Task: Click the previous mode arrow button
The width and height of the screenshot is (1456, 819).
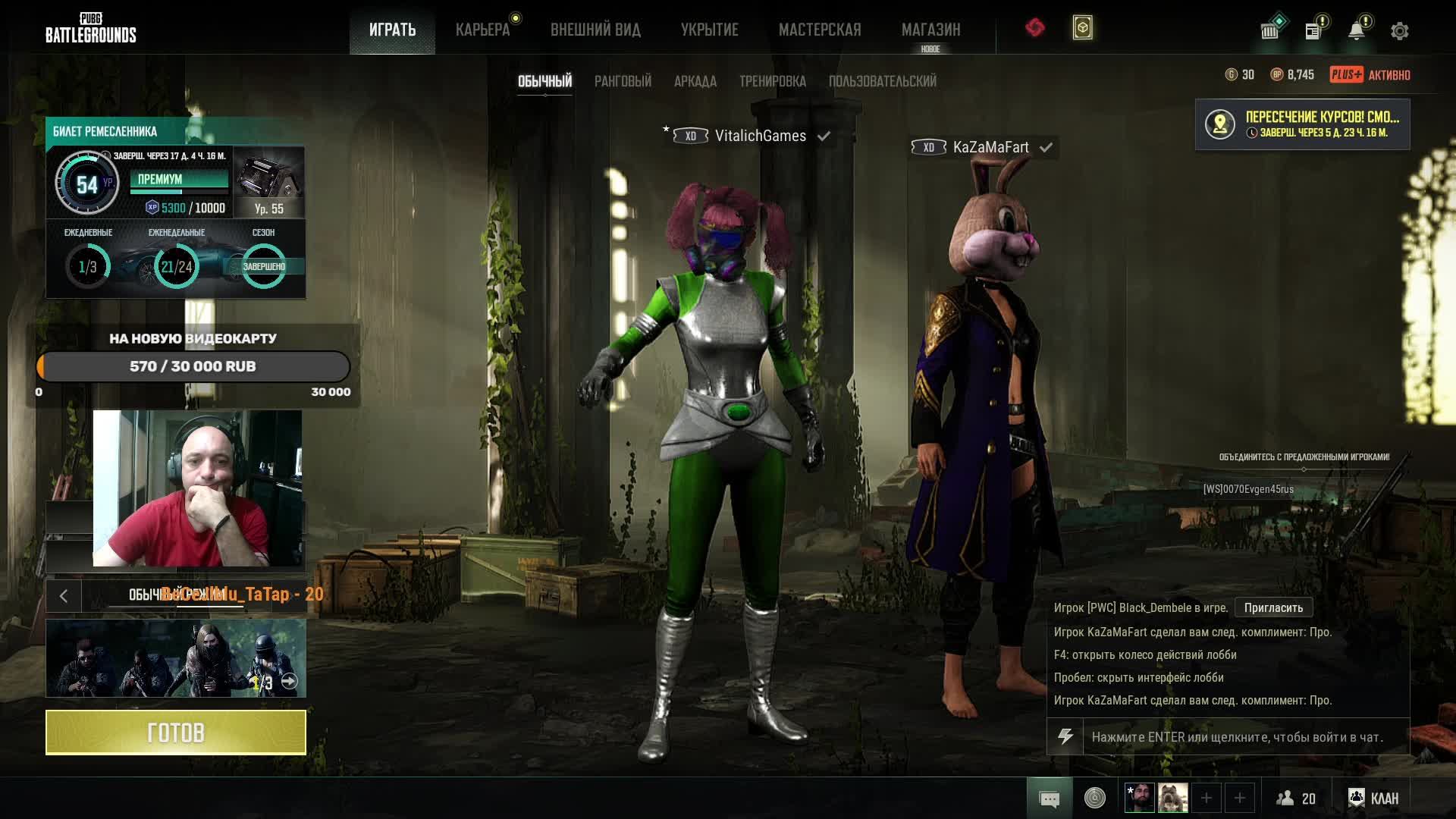Action: (64, 596)
